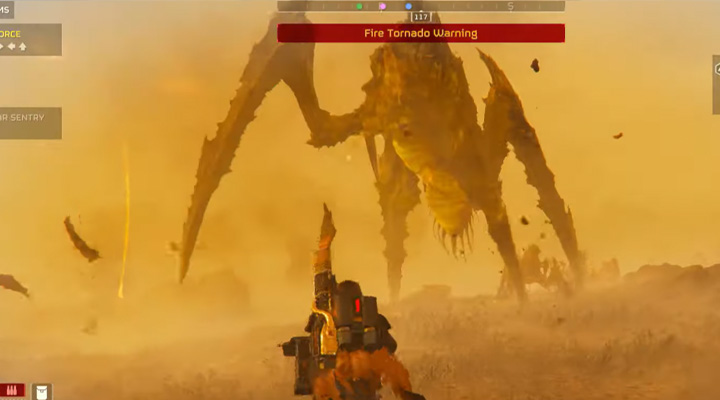Select the Sentry stratagem entry
The height and width of the screenshot is (400, 720).
30,123
